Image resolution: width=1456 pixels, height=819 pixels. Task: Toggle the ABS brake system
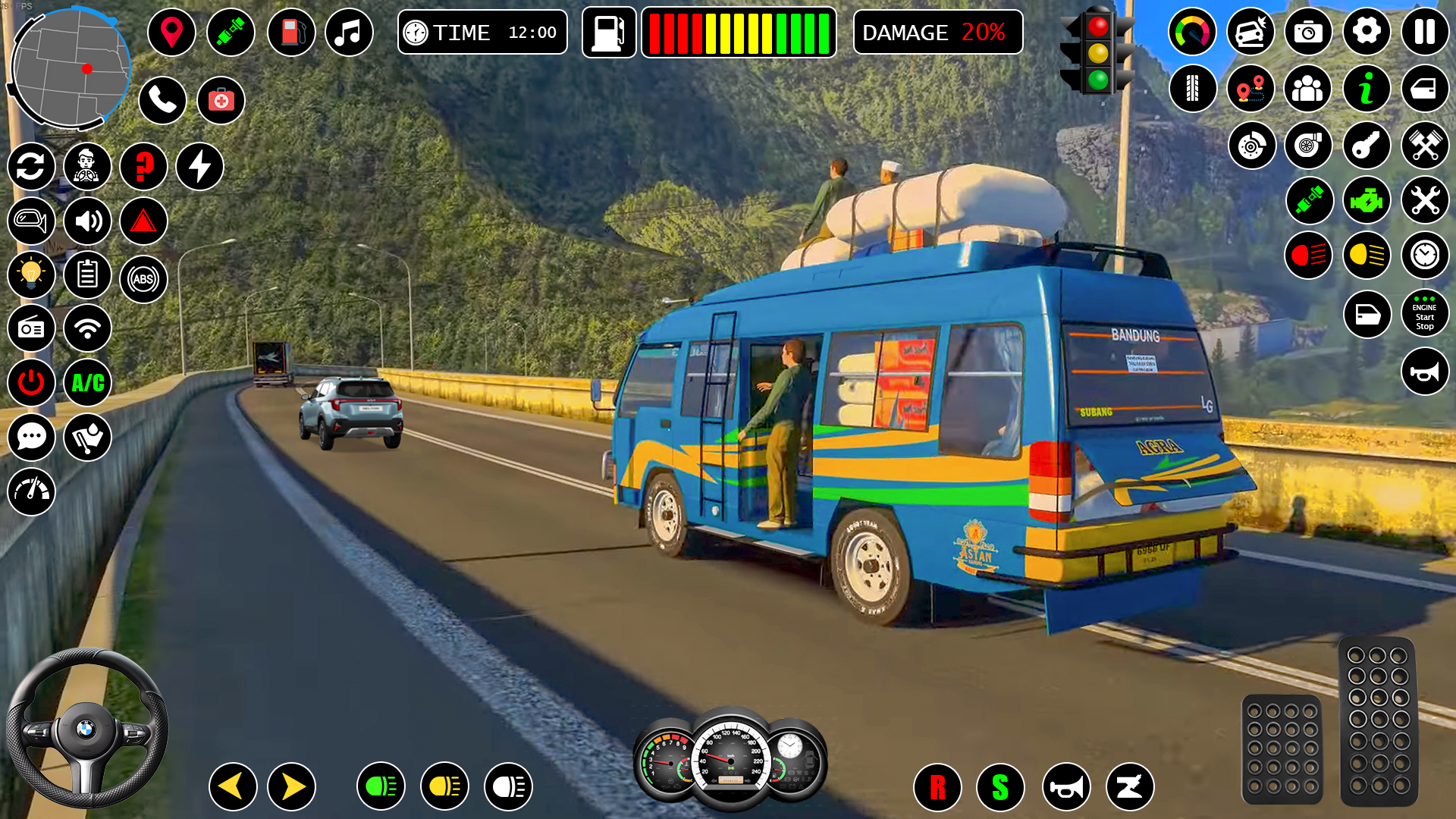click(143, 279)
